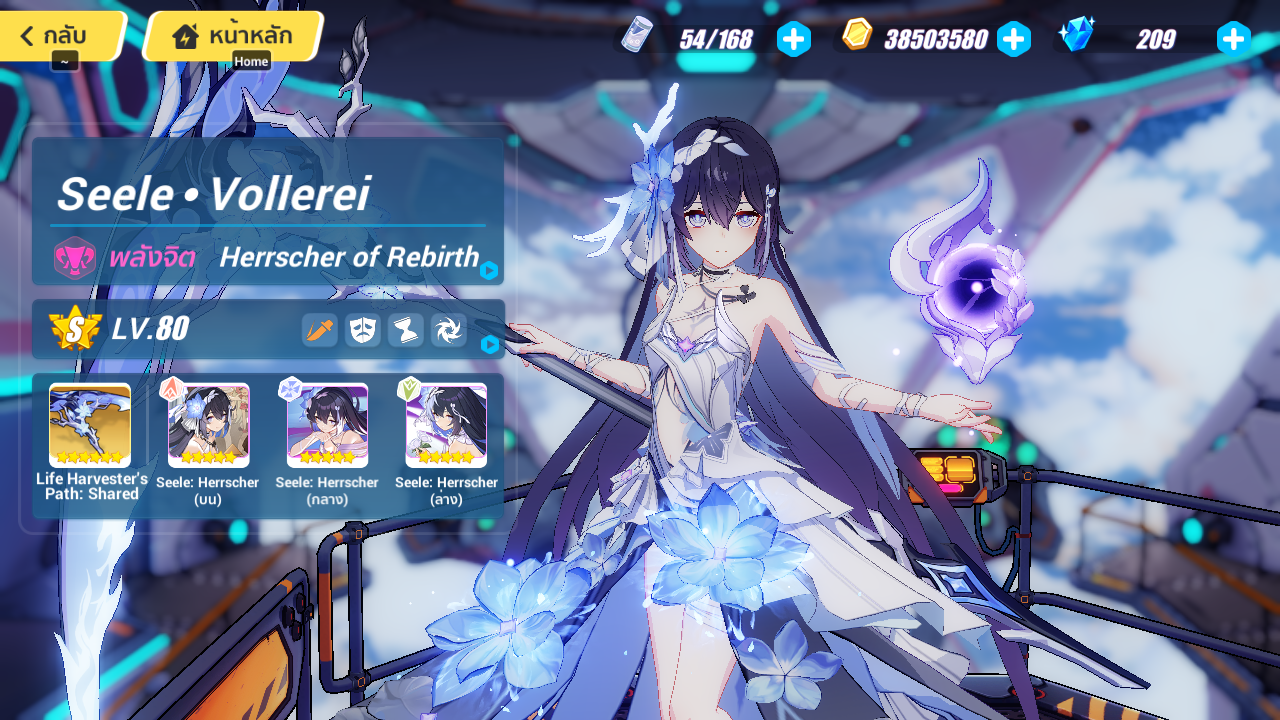Screen dimensions: 1280x720
Task: Select the hourglass time effect icon
Action: tap(404, 330)
